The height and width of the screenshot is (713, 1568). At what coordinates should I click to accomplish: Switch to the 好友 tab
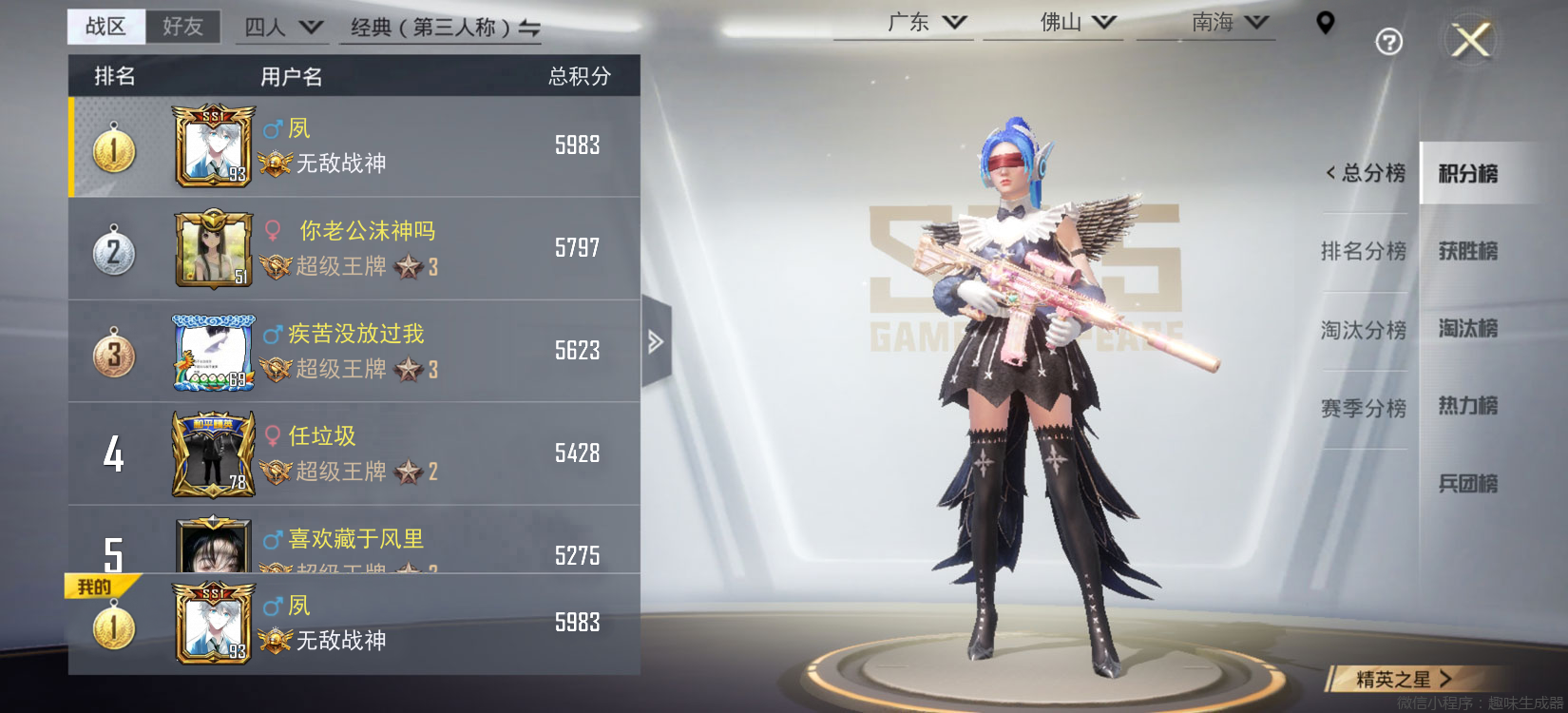pyautogui.click(x=184, y=27)
